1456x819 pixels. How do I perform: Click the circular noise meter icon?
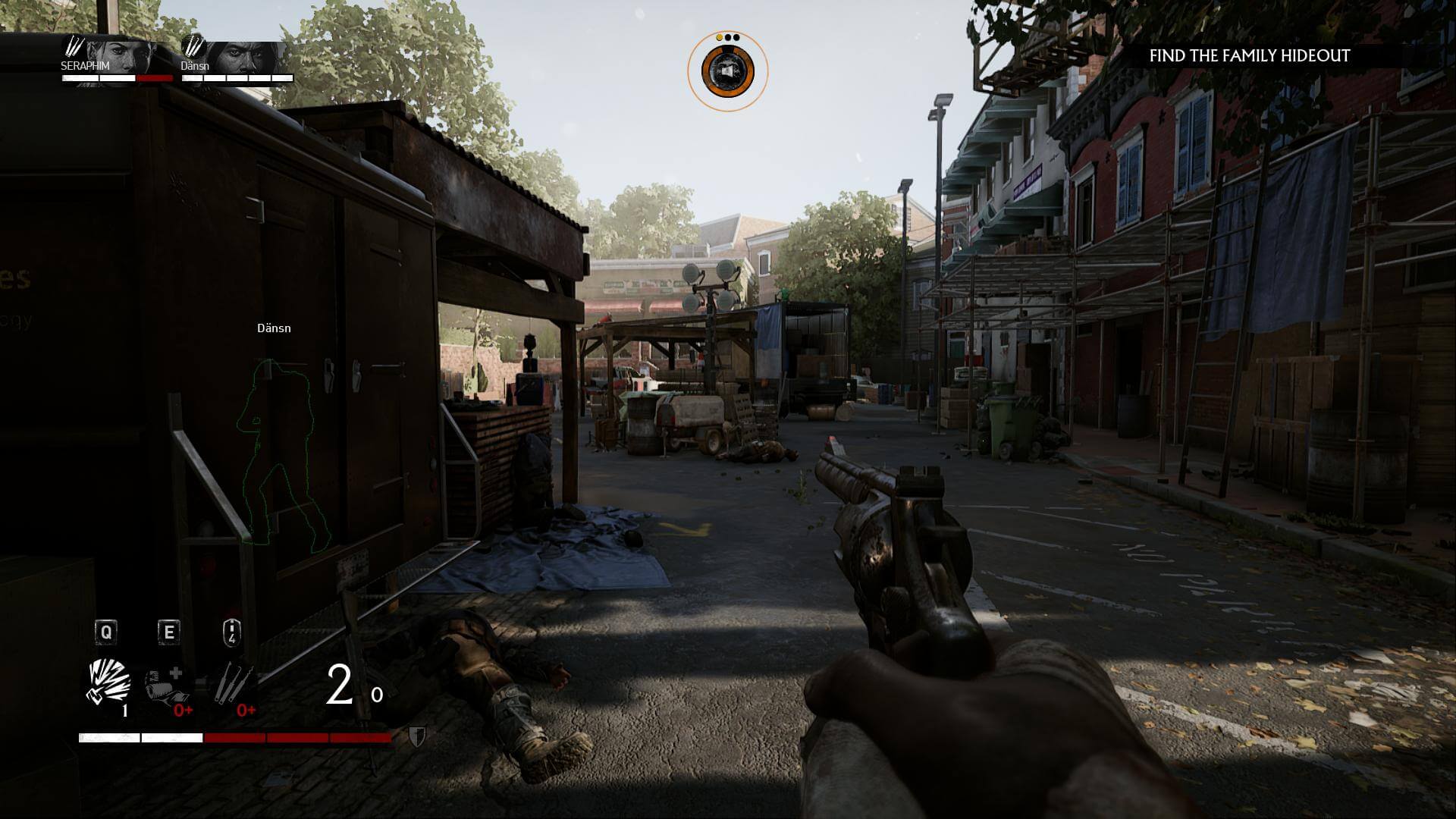point(727,71)
